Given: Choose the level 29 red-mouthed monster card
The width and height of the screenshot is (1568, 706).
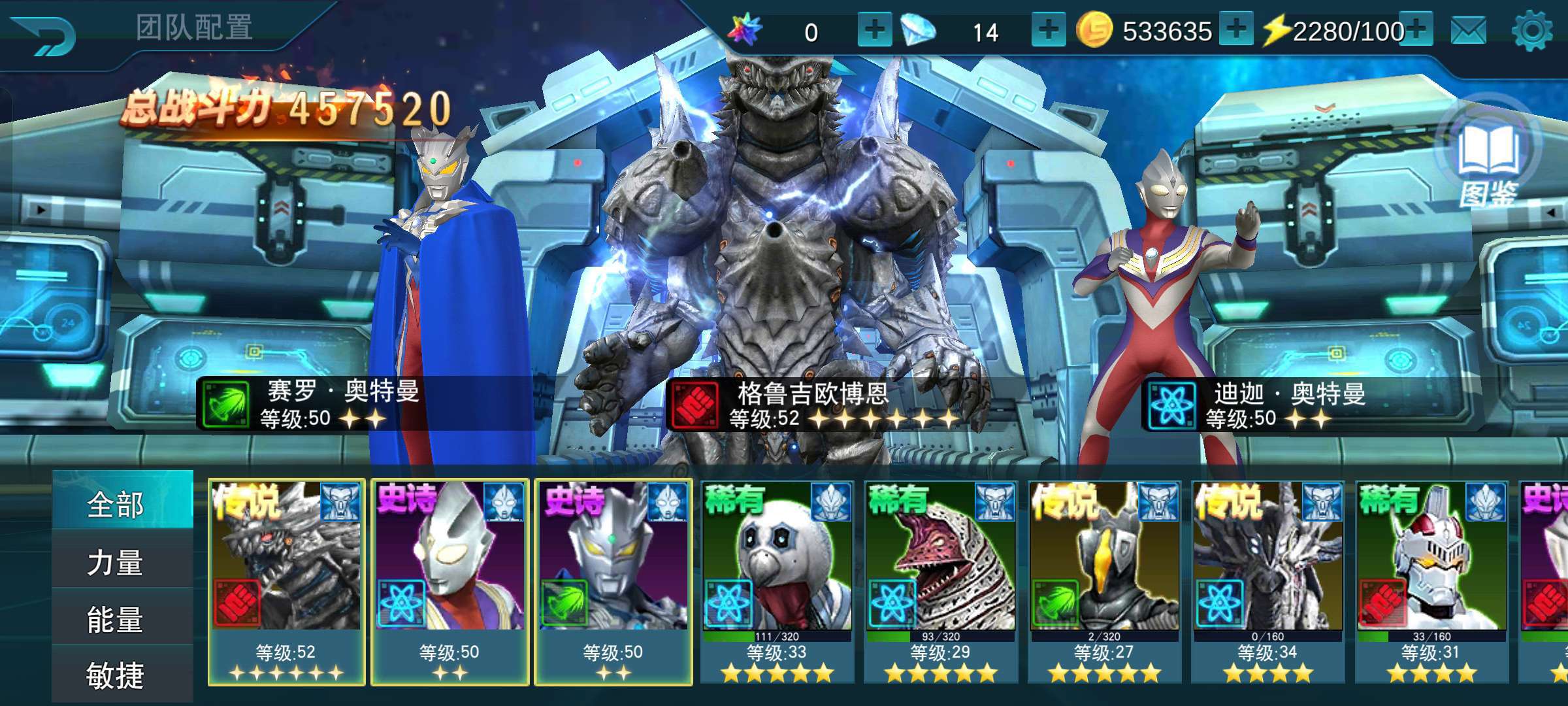Looking at the screenshot, I should pyautogui.click(x=941, y=582).
